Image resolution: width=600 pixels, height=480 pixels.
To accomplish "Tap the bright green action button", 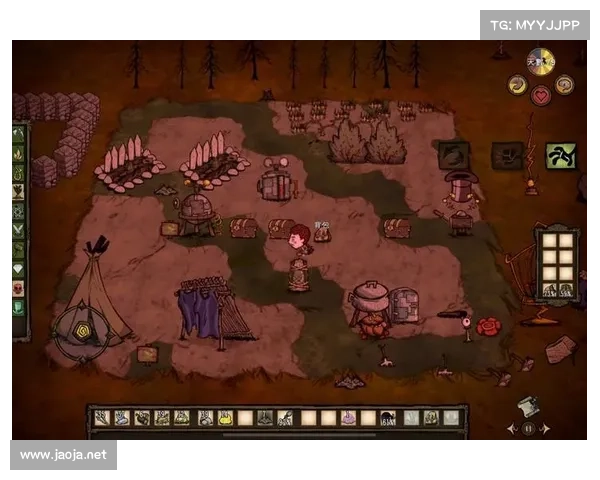I will [x=560, y=156].
